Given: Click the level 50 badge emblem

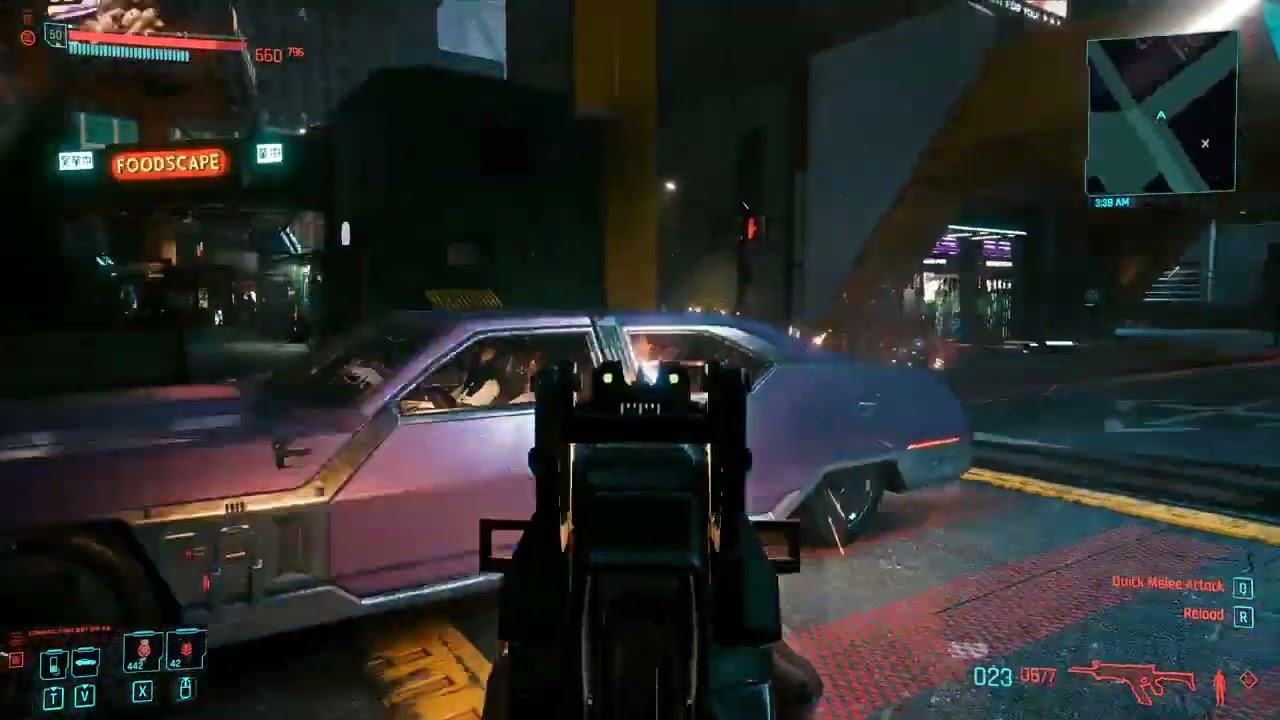Looking at the screenshot, I should click(55, 35).
